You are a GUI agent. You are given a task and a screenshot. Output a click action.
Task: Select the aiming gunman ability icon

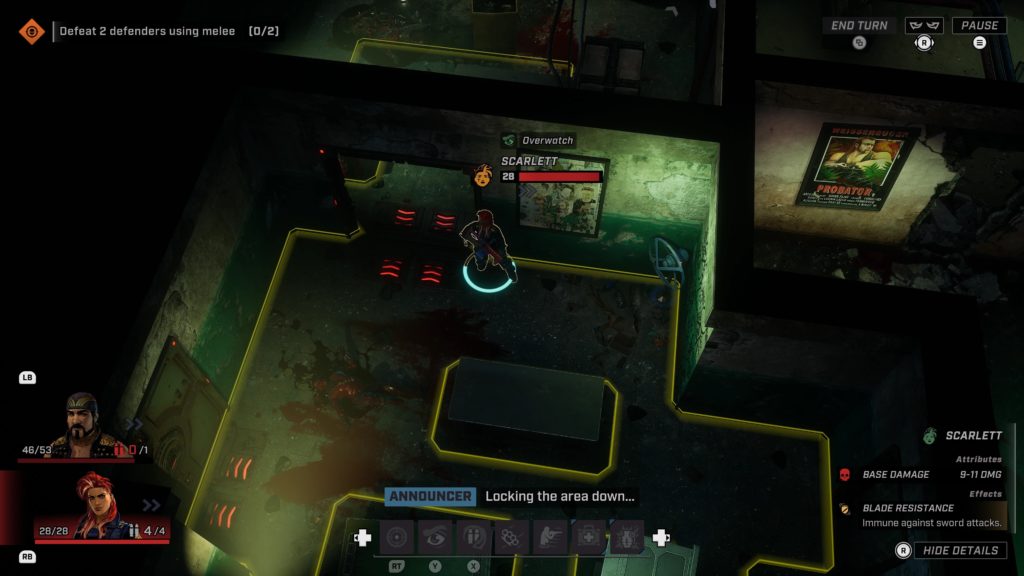(x=549, y=538)
